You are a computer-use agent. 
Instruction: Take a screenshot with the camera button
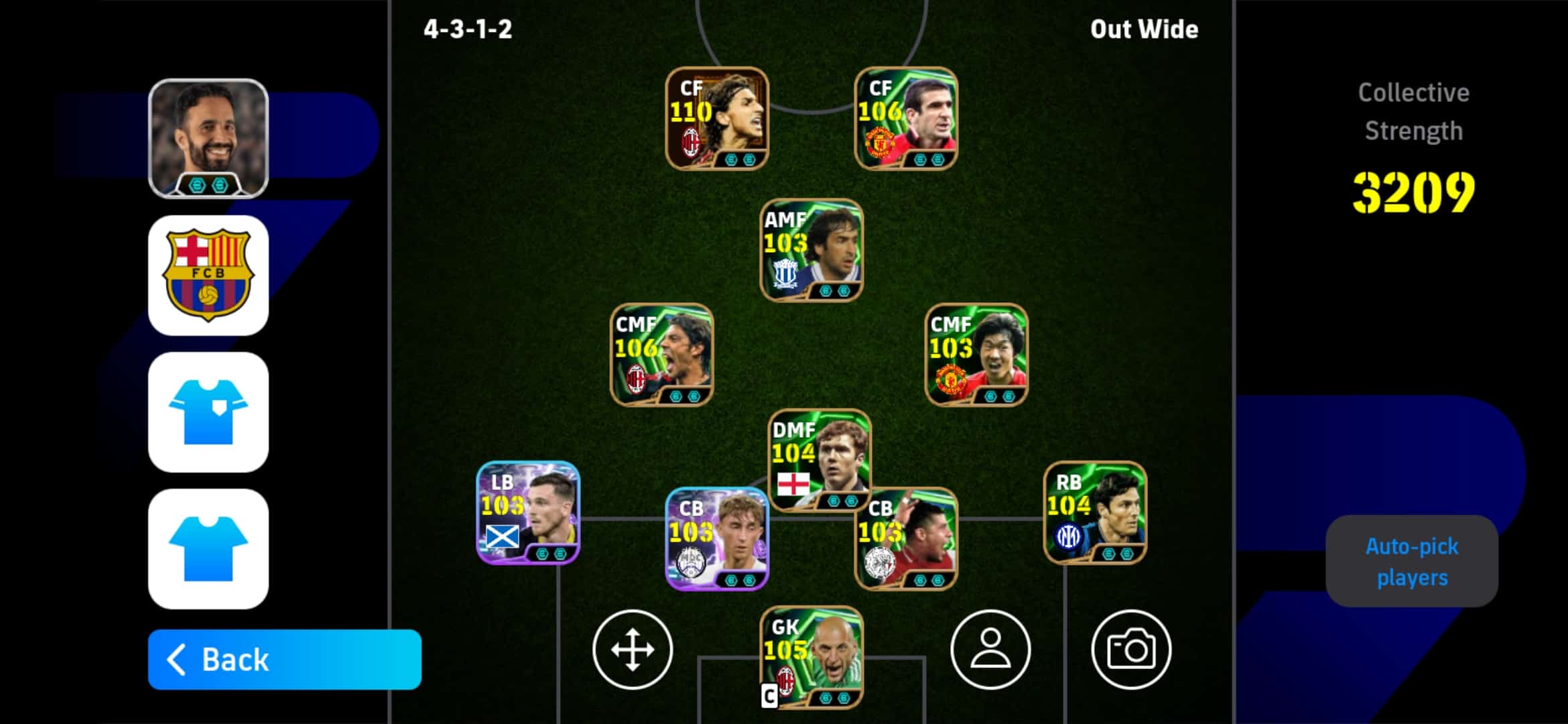pyautogui.click(x=1131, y=649)
